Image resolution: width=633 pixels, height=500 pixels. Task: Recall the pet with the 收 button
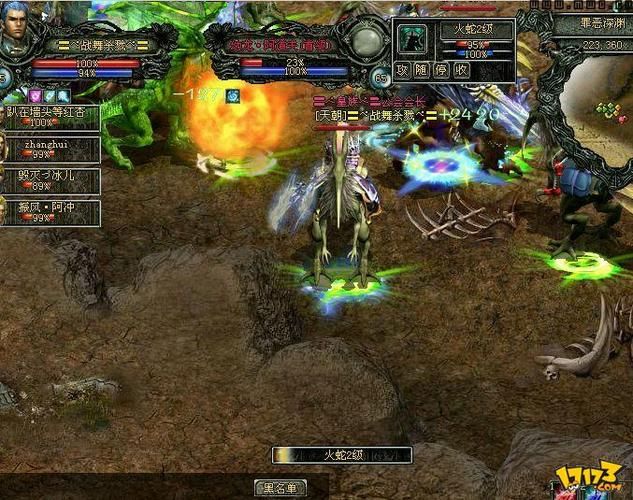point(461,70)
